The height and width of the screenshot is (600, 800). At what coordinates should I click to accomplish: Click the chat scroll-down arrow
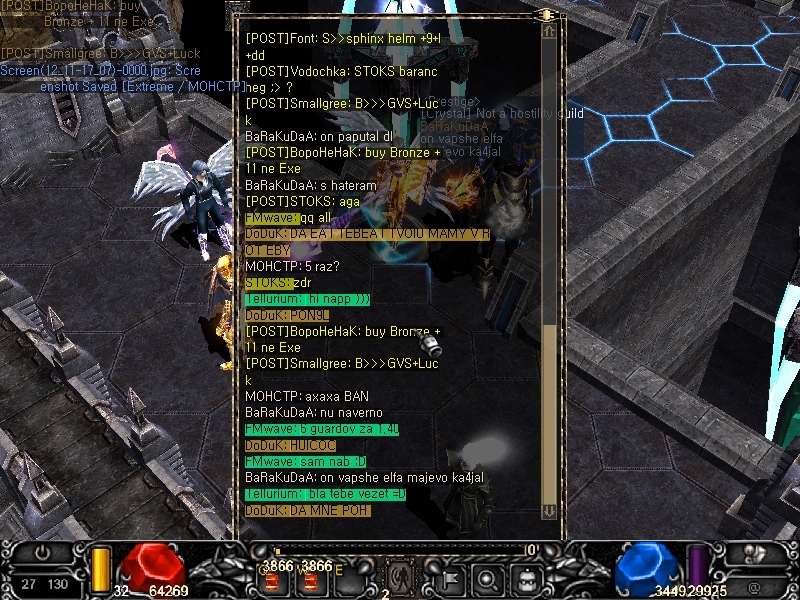coord(549,511)
